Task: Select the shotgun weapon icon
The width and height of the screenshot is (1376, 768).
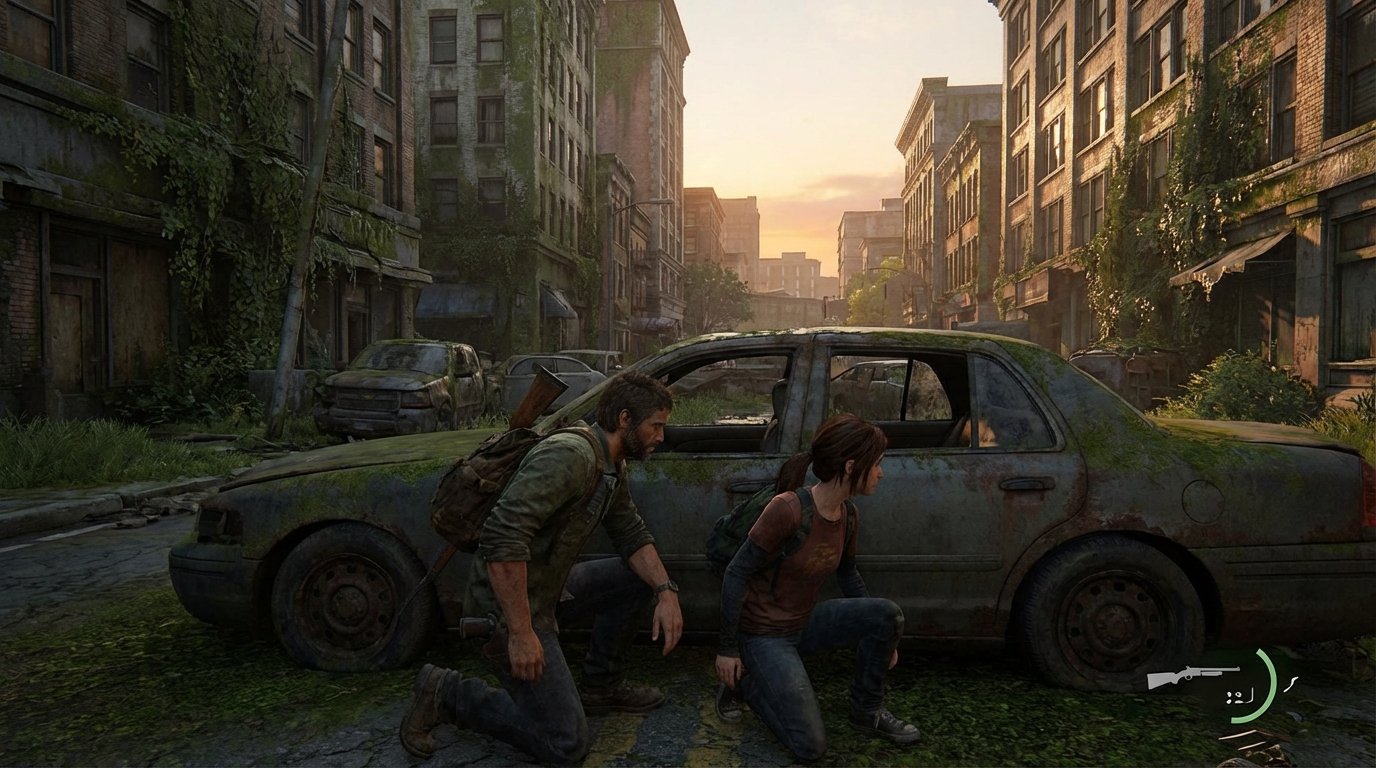Action: [1192, 676]
